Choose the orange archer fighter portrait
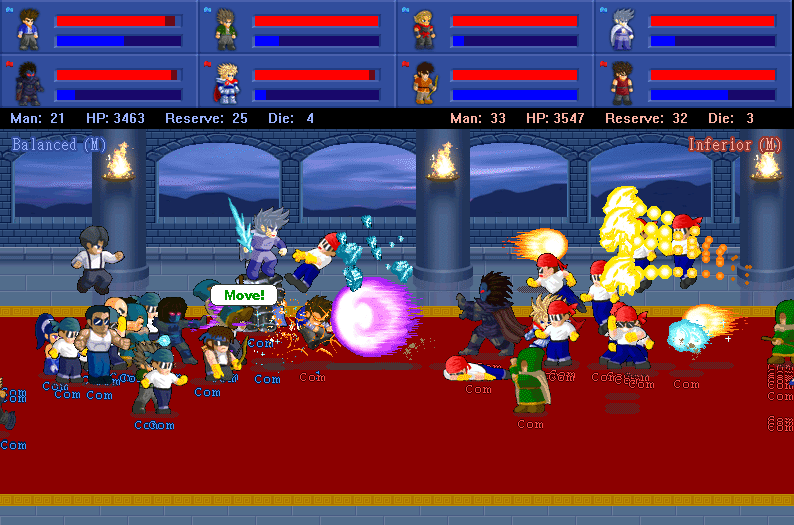This screenshot has height=525, width=794. click(424, 81)
